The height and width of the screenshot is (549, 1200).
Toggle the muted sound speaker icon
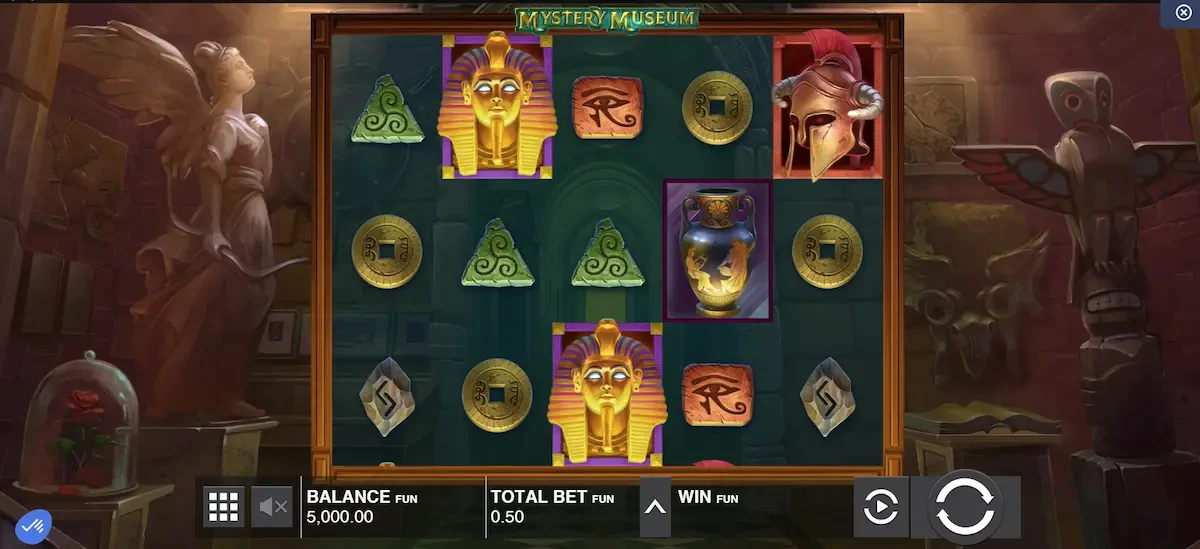click(x=272, y=507)
